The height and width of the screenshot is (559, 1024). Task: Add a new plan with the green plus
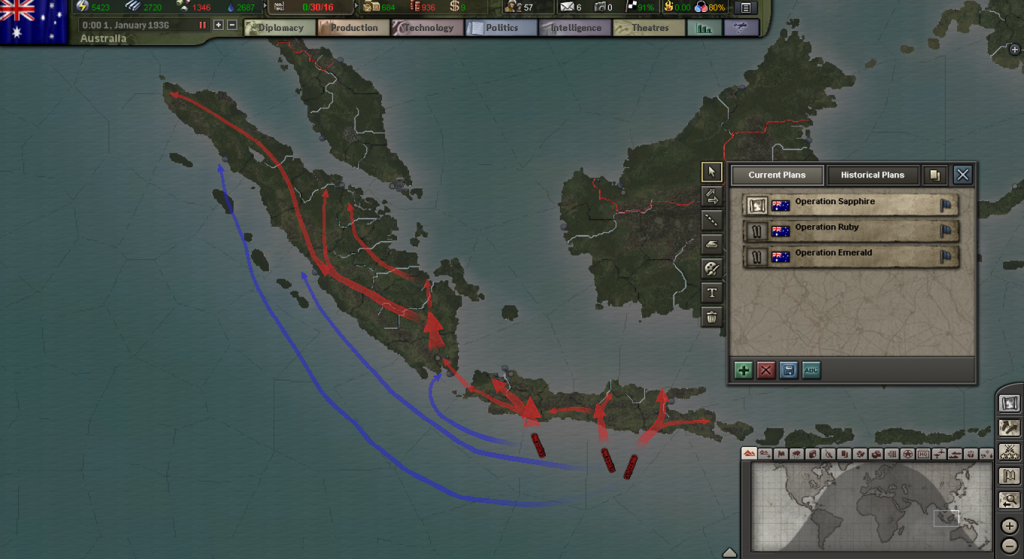point(743,370)
